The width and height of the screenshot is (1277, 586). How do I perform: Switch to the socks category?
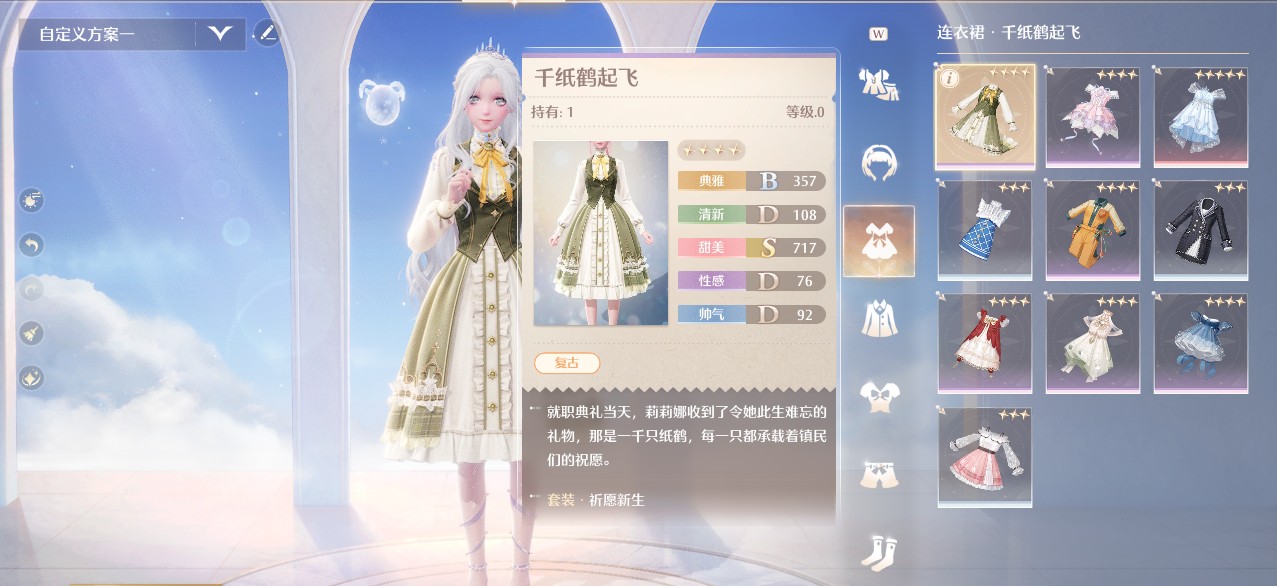click(878, 551)
